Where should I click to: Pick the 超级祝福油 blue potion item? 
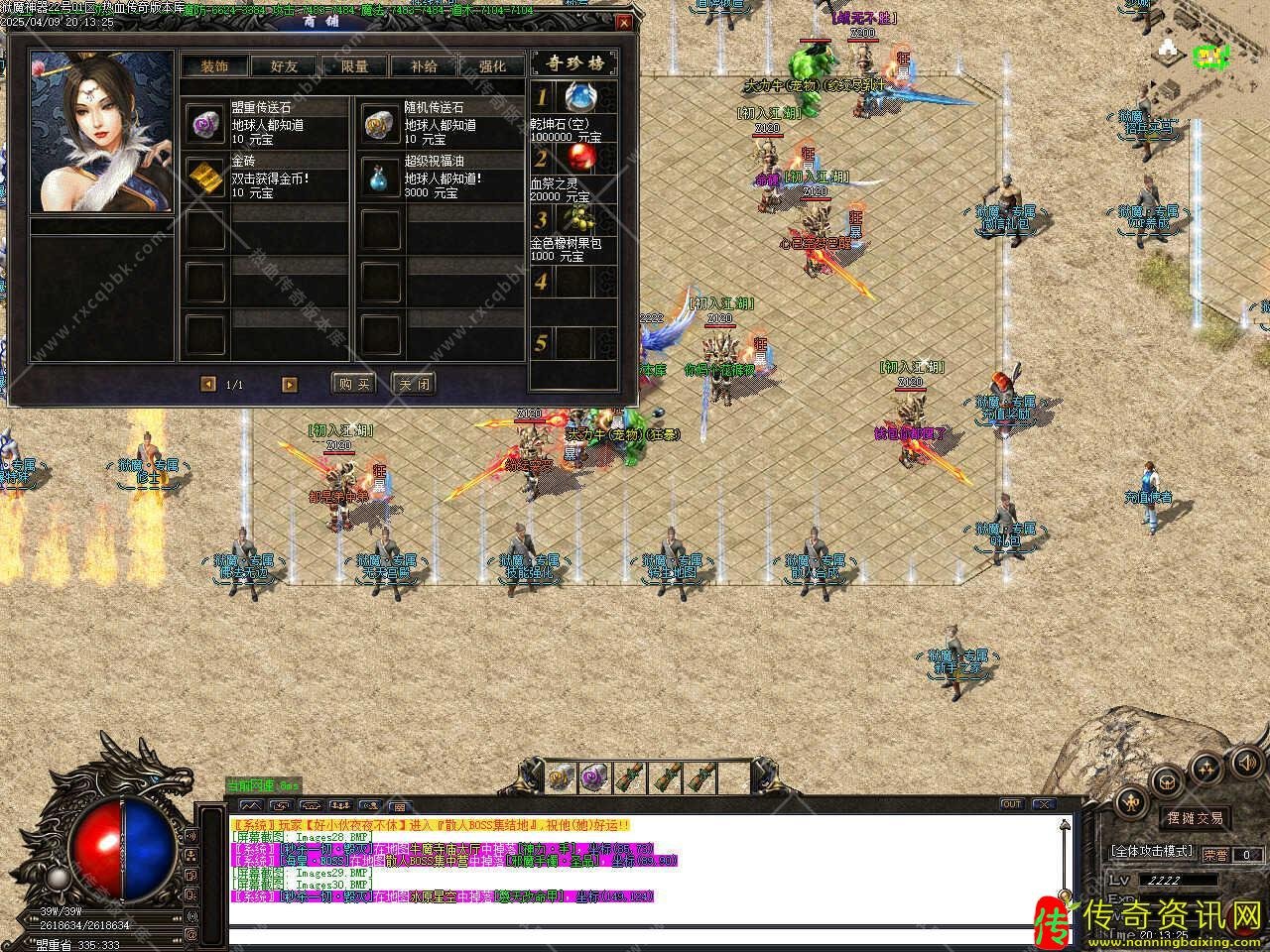point(379,176)
